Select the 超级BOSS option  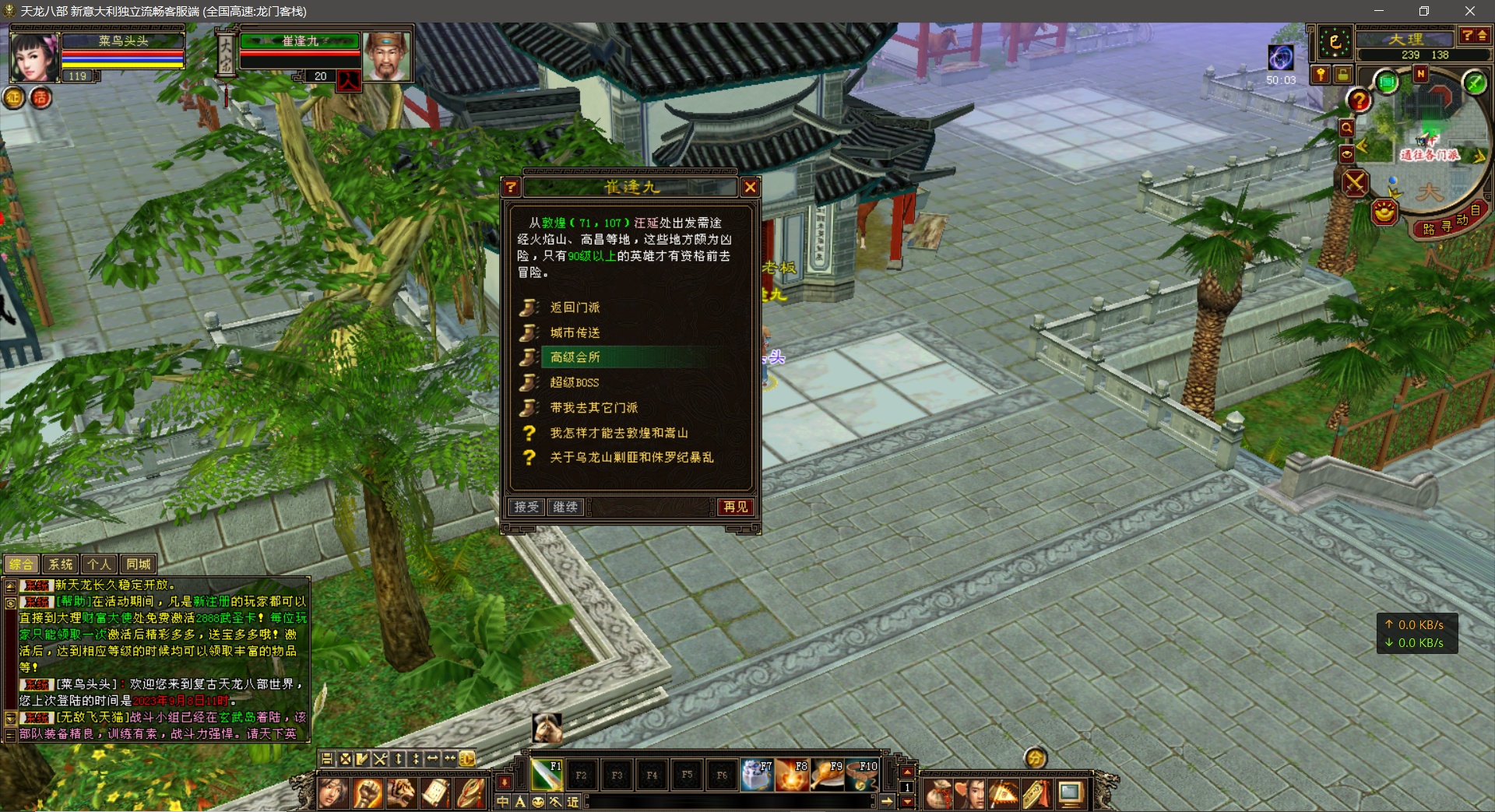tap(575, 382)
